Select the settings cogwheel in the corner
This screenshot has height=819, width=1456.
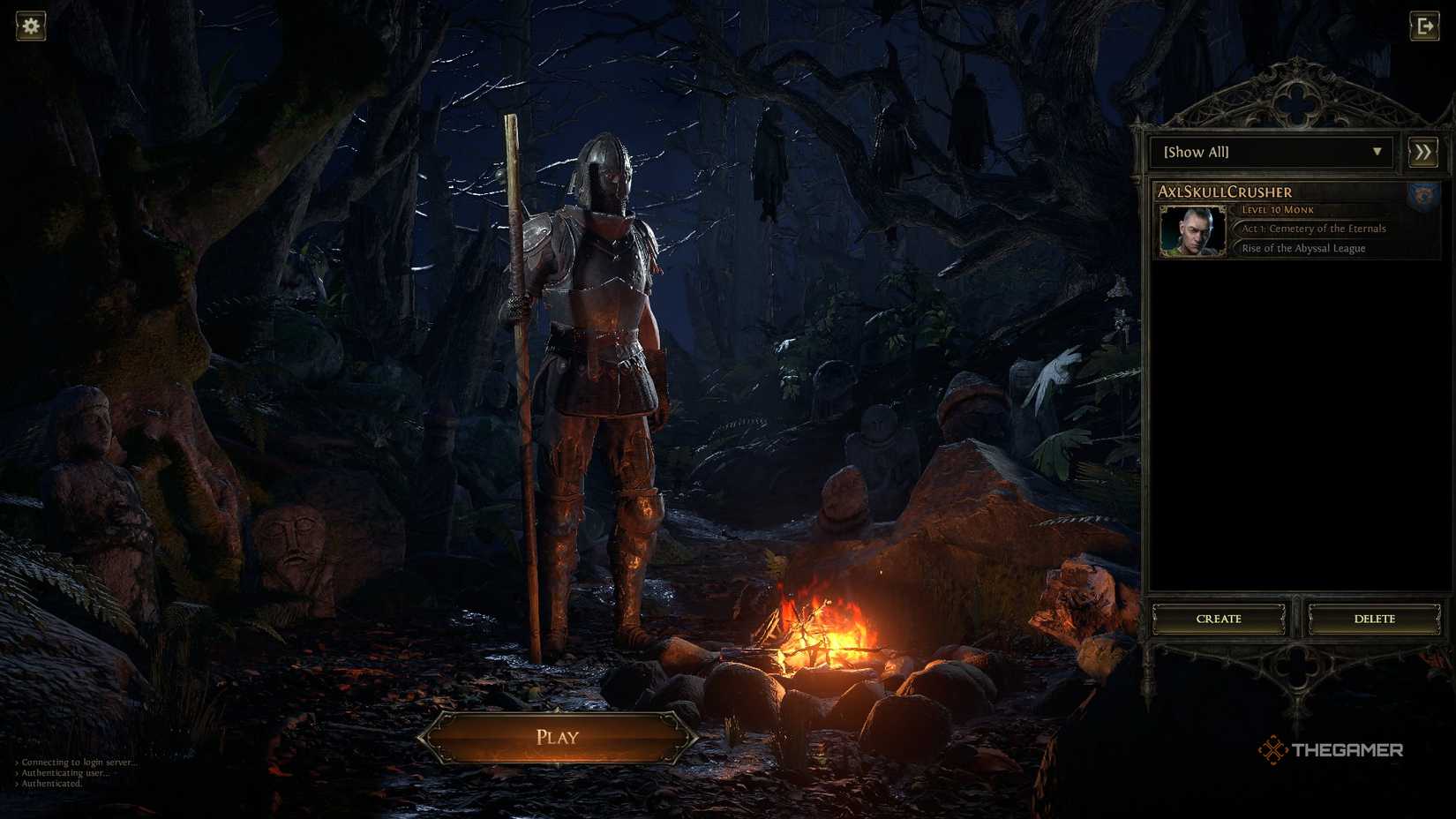coord(31,26)
